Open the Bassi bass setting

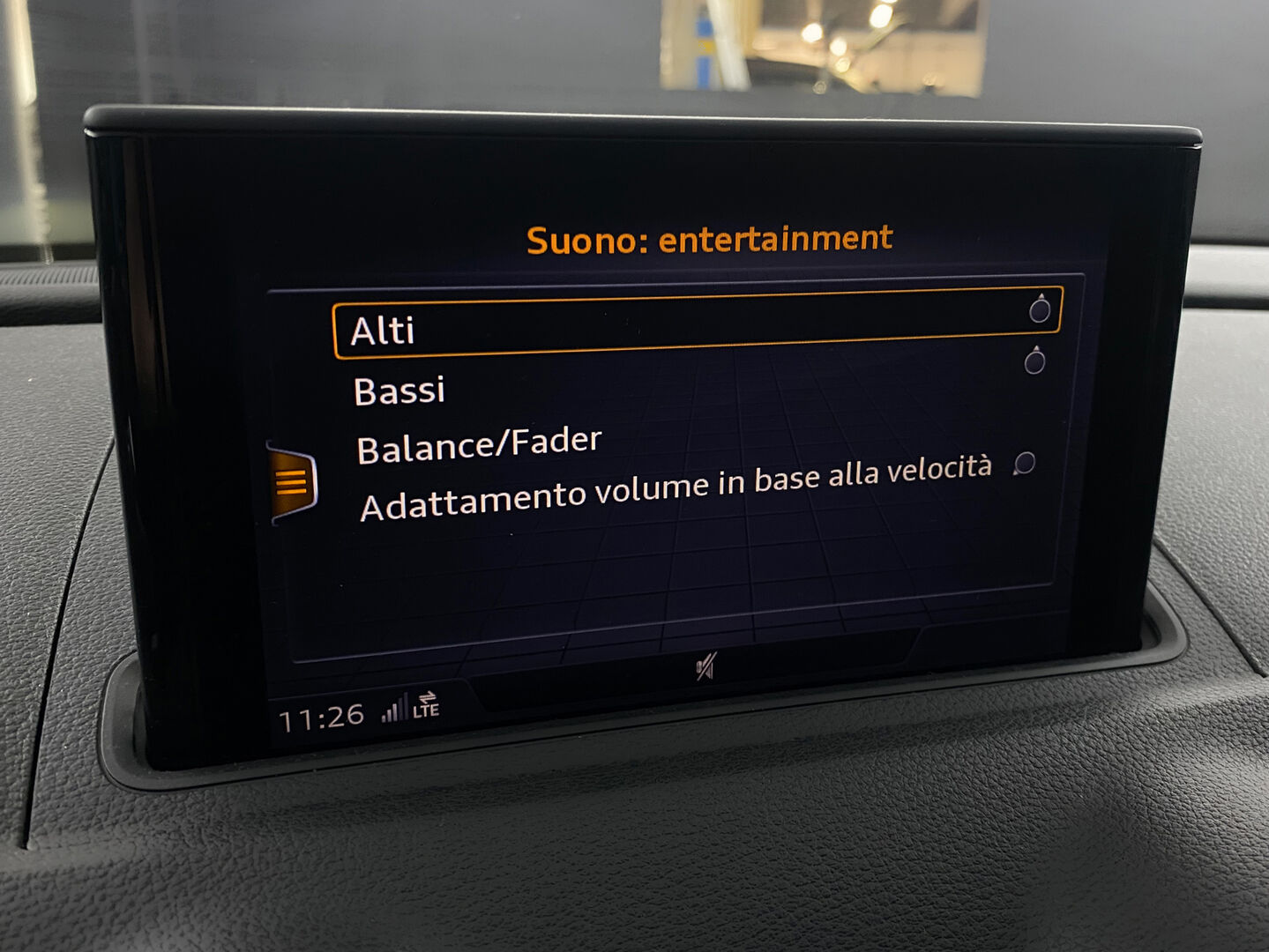[399, 390]
